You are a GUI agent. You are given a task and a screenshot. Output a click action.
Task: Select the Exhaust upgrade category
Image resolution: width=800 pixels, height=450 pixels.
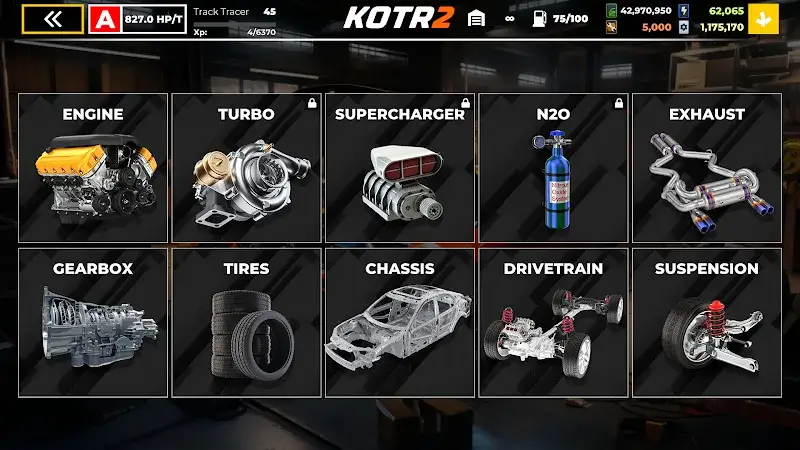(706, 167)
